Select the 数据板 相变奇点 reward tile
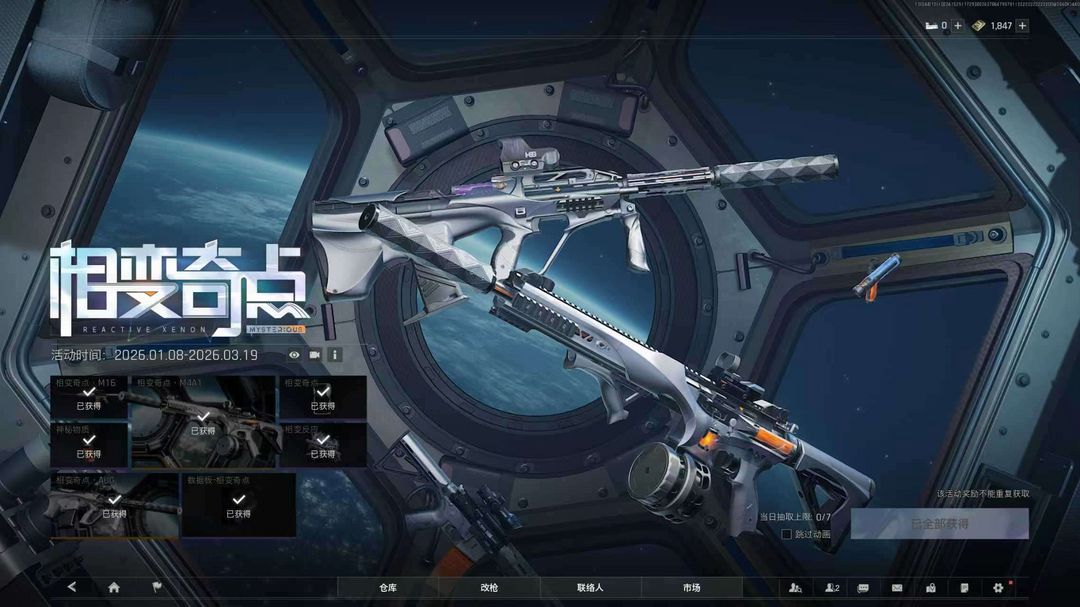Viewport: 1080px width, 607px height. (238, 505)
